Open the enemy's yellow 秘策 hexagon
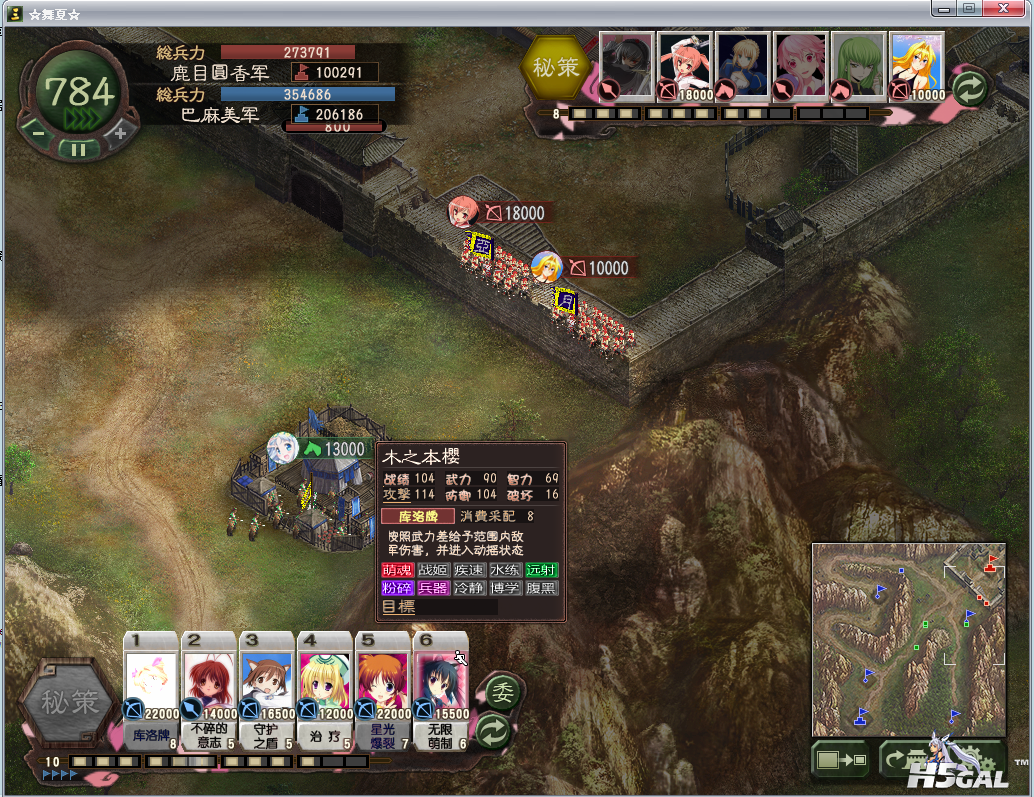Viewport: 1034px width, 797px height. point(556,68)
